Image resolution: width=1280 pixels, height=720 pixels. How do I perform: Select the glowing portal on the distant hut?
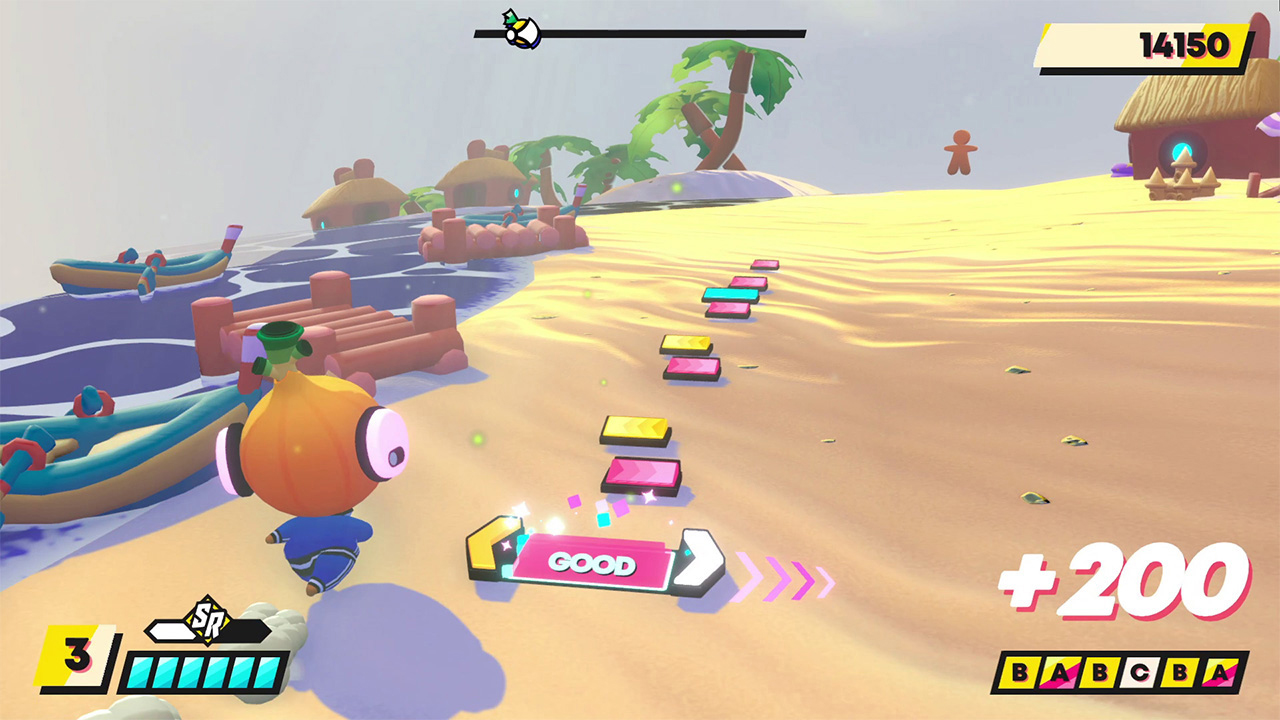tap(1182, 150)
